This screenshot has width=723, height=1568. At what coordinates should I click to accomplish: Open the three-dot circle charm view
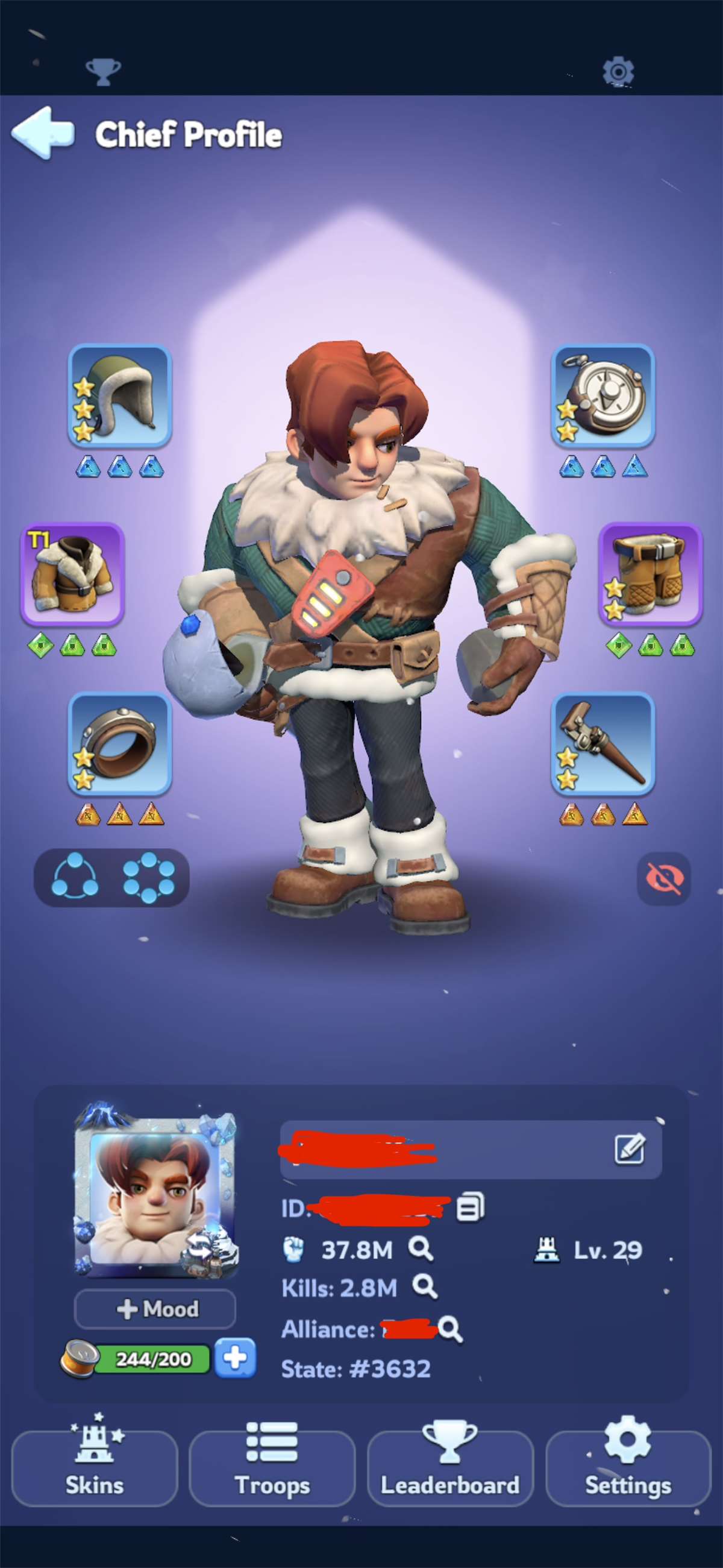(74, 877)
